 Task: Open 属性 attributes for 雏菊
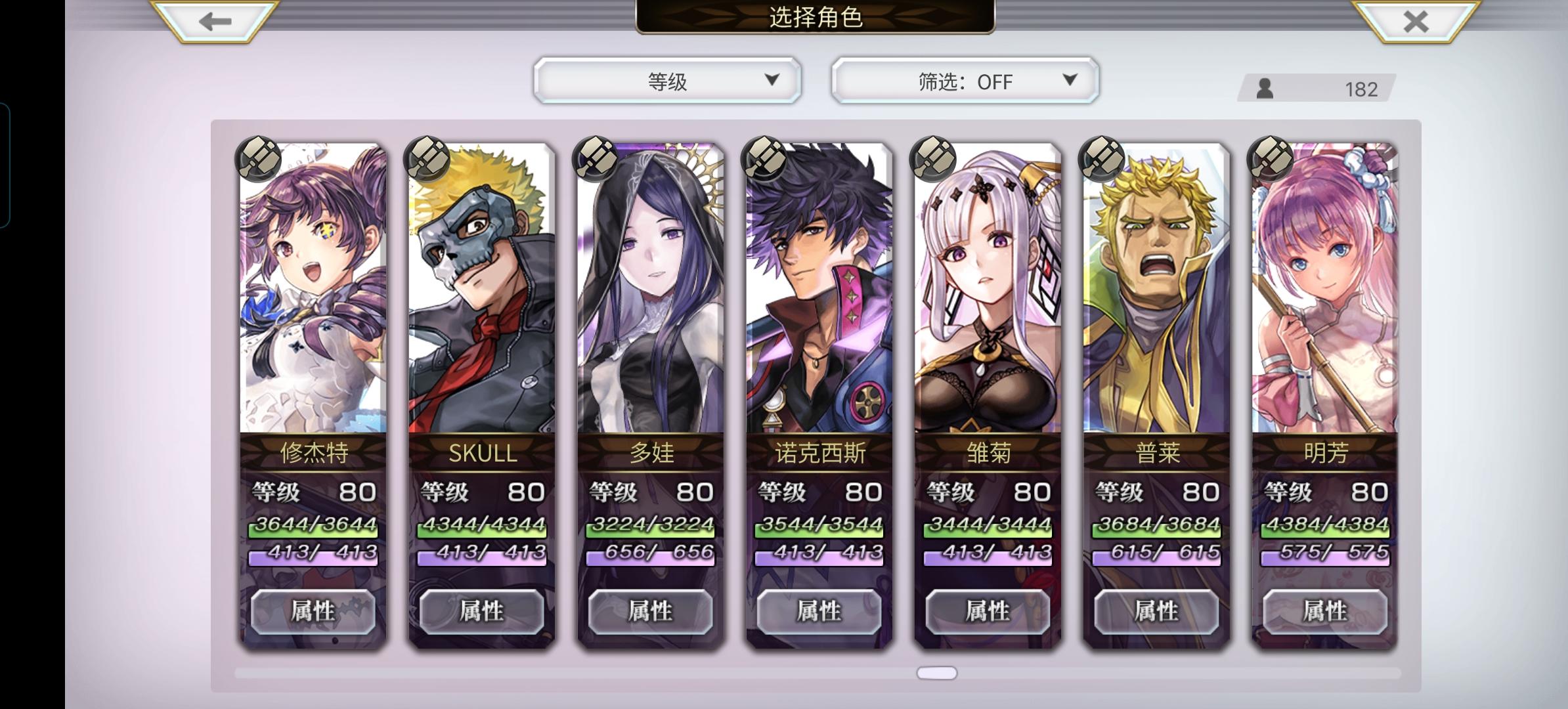click(988, 611)
